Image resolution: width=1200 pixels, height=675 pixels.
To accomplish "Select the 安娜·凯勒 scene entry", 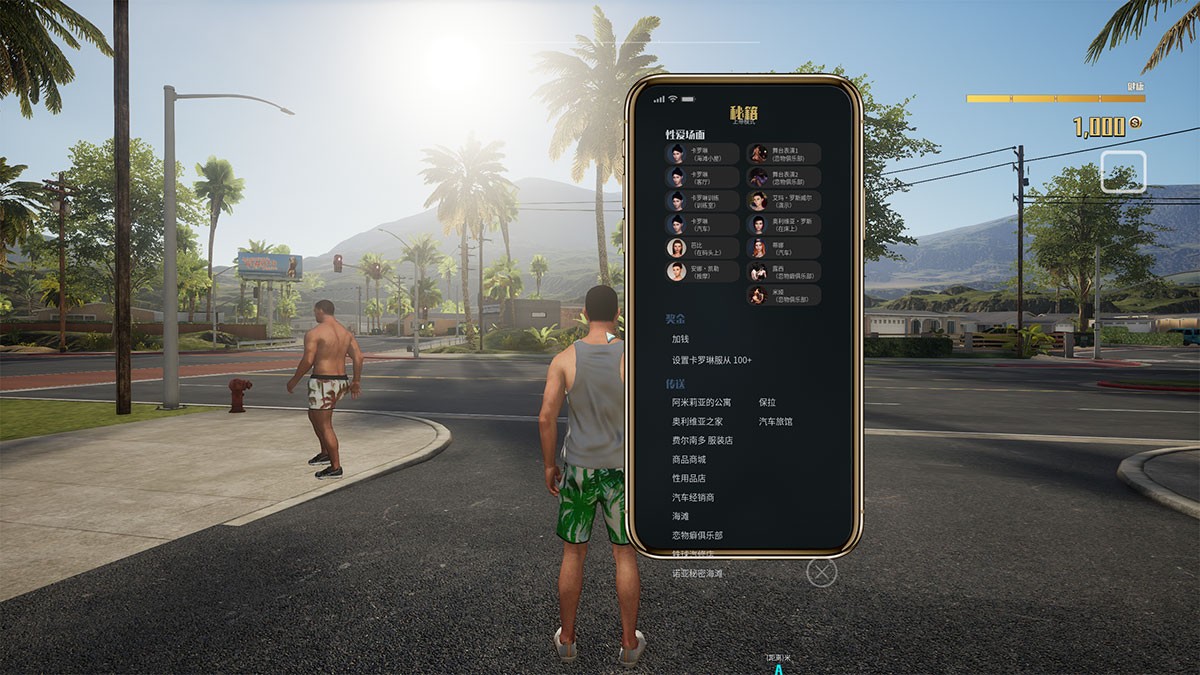I will (703, 271).
